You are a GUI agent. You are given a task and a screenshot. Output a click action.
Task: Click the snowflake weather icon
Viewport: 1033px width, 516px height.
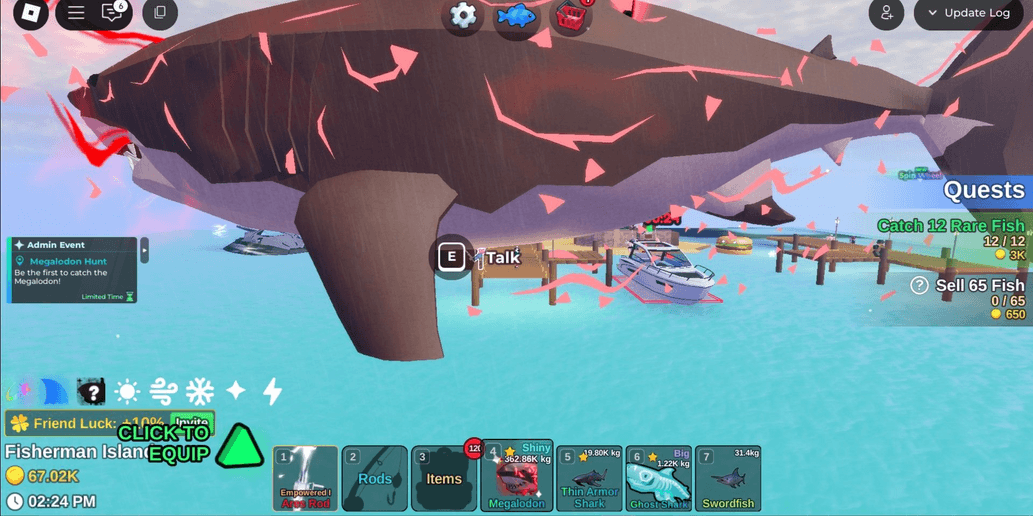point(200,391)
